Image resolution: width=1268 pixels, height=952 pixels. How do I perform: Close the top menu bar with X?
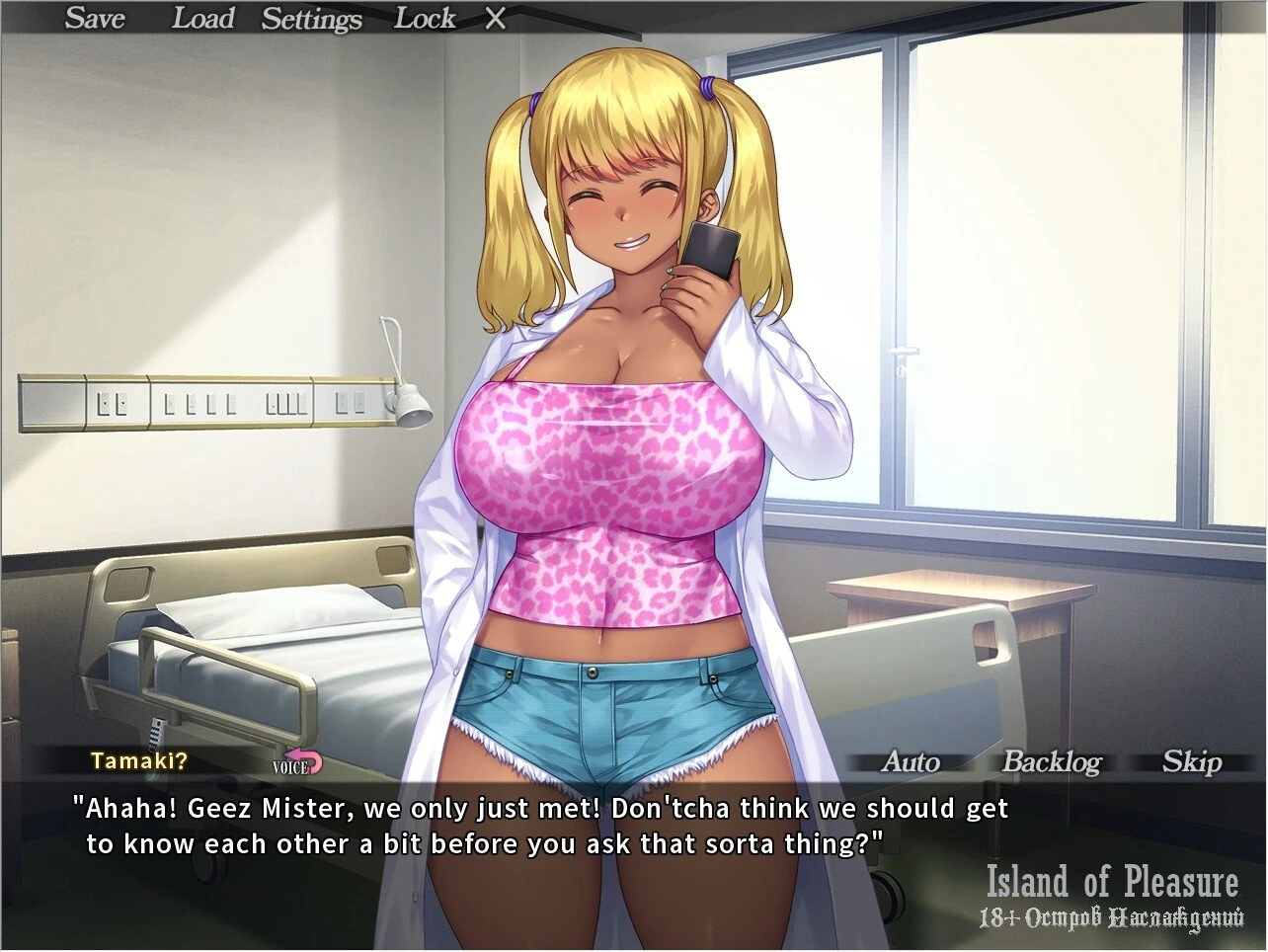click(496, 19)
